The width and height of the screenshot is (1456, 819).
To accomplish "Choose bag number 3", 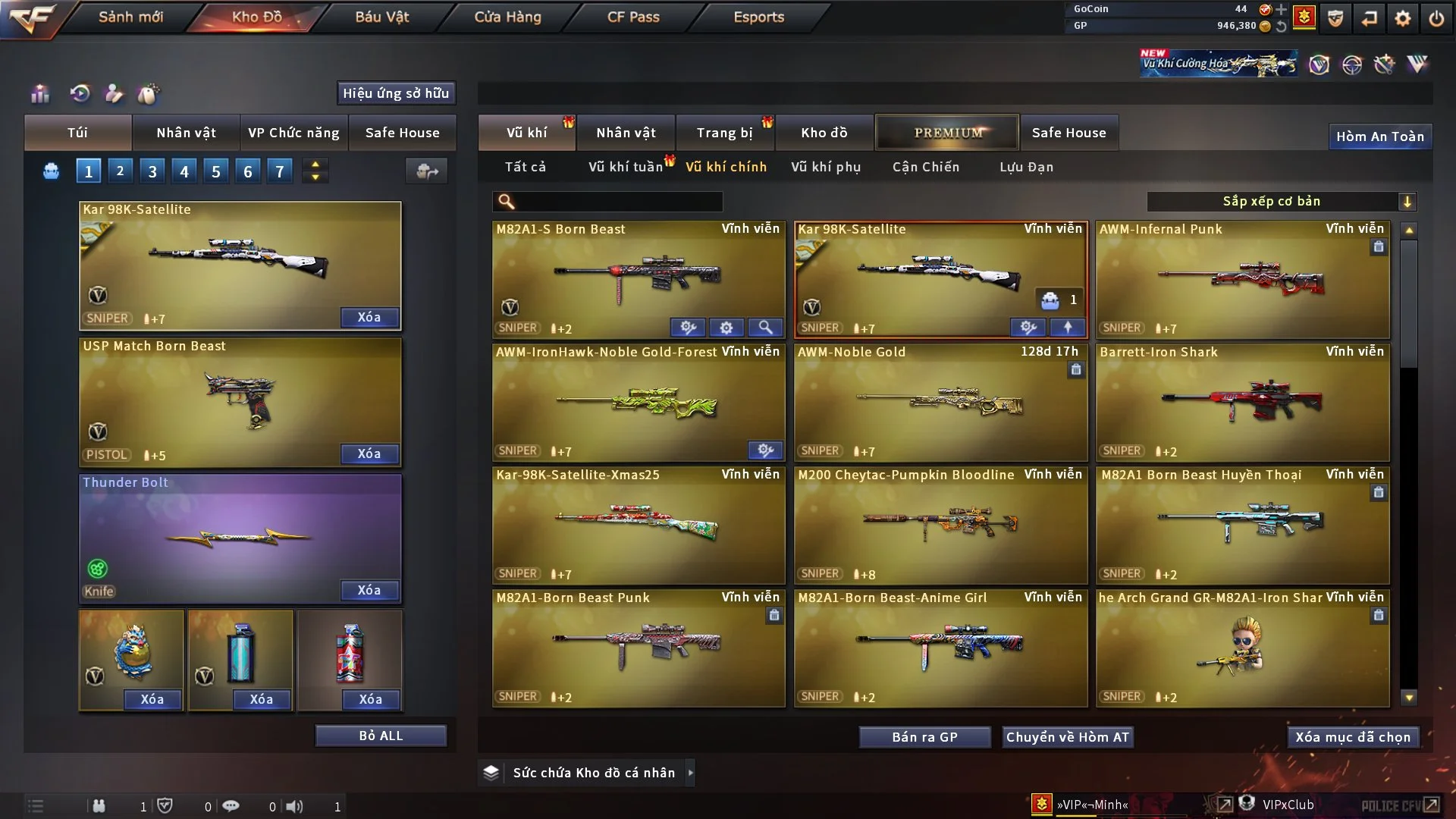I will [x=152, y=171].
